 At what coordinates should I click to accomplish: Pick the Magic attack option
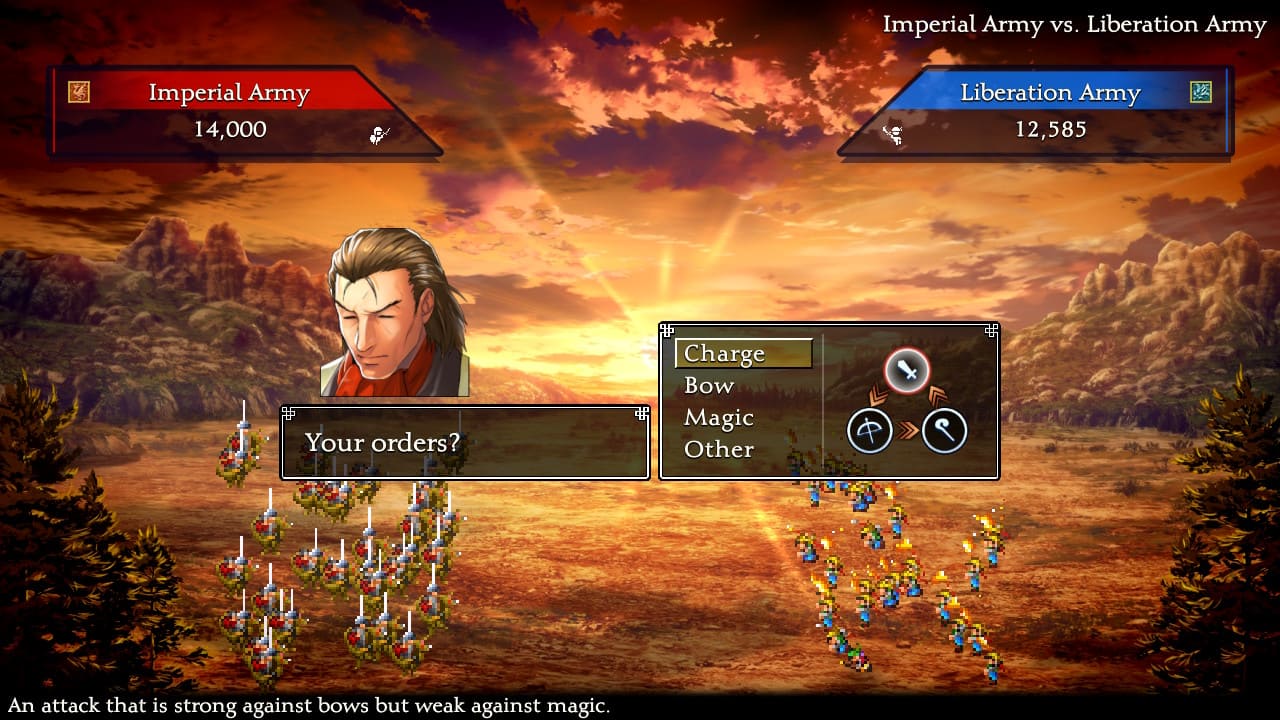(719, 418)
